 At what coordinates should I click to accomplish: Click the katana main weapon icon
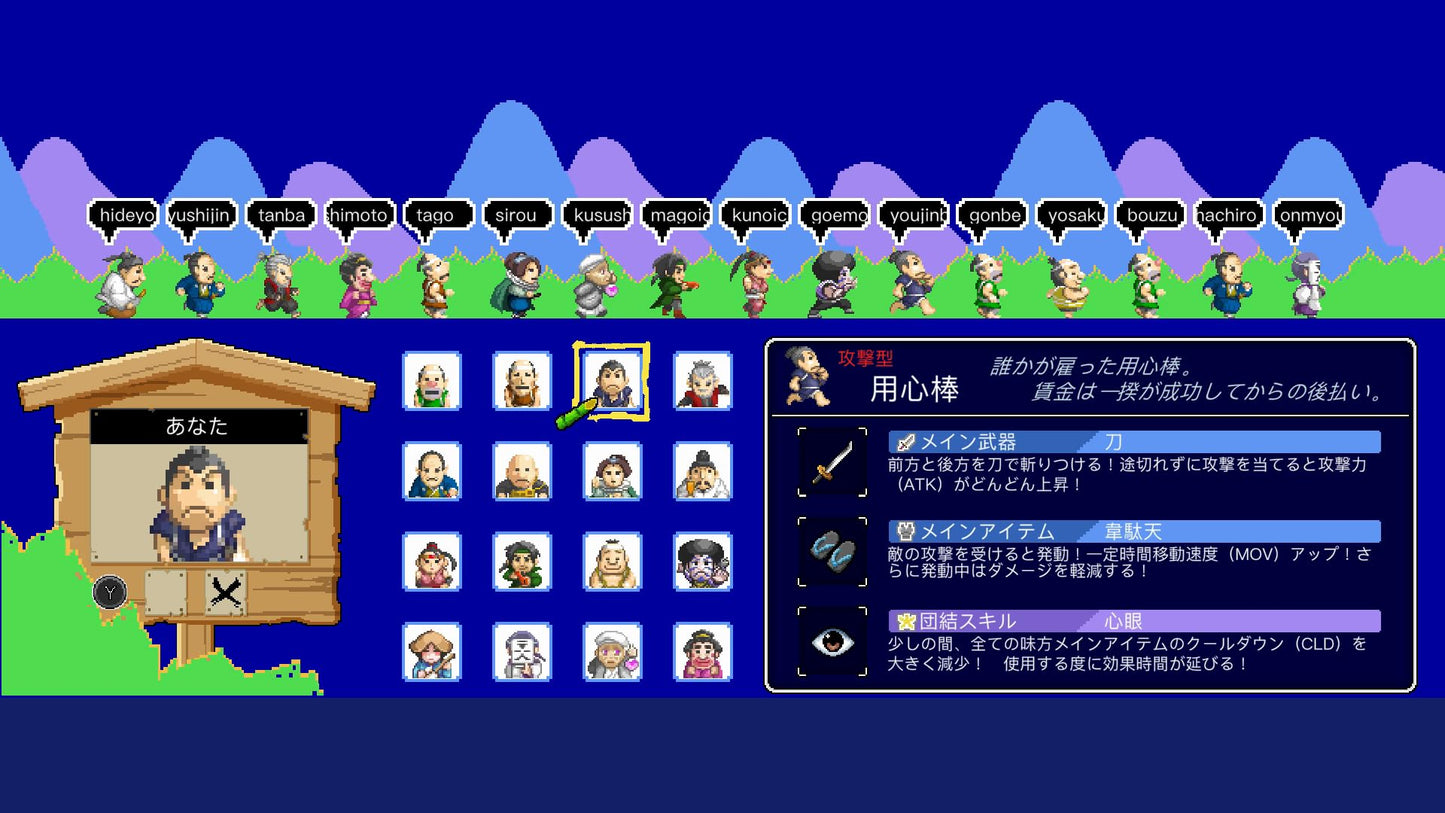point(832,463)
